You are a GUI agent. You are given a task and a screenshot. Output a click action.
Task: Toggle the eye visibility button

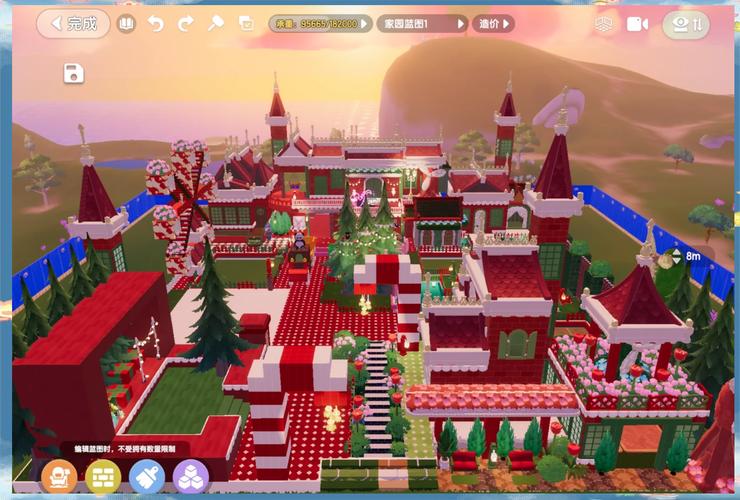tap(685, 24)
